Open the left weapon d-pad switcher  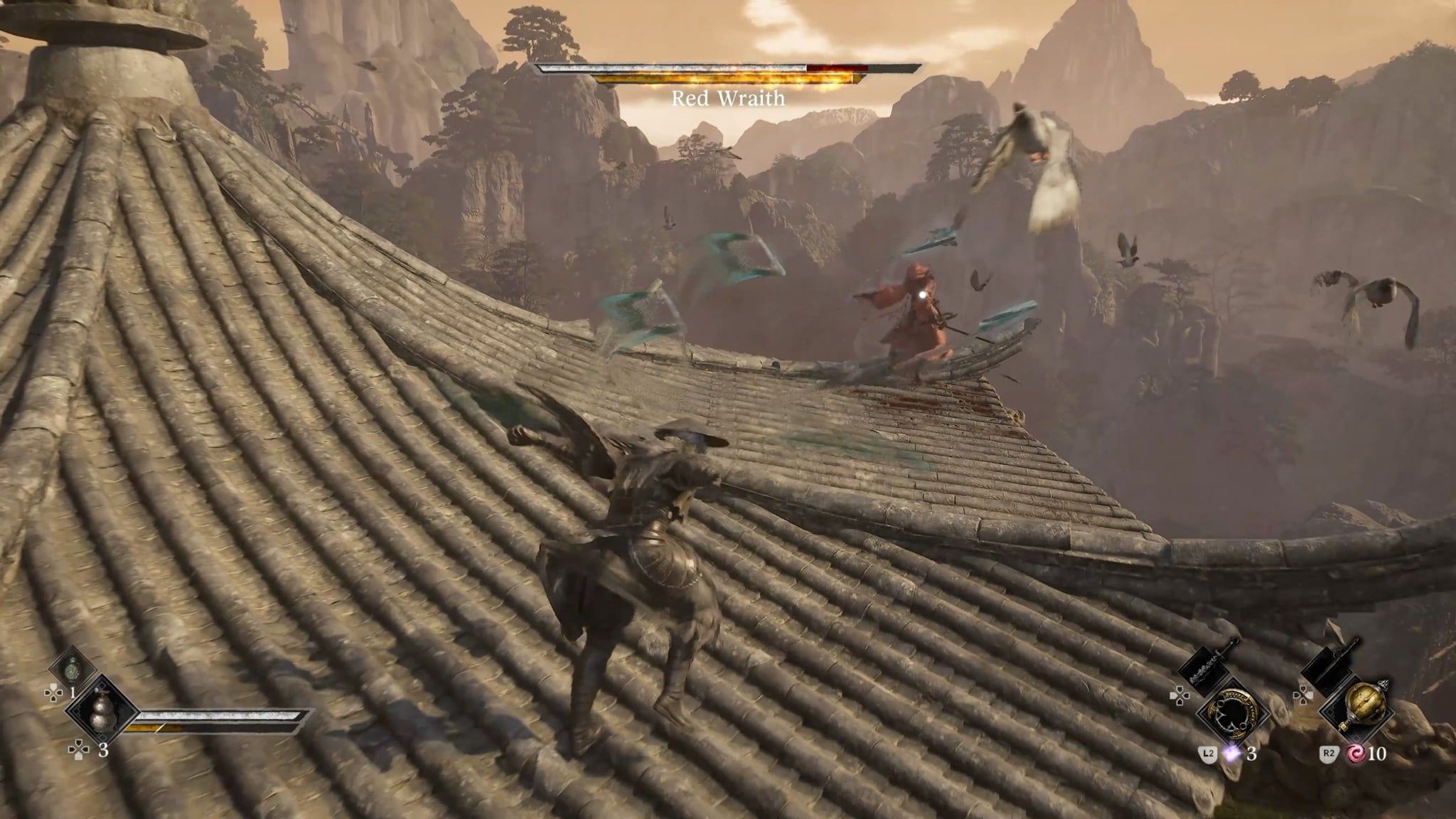1181,695
